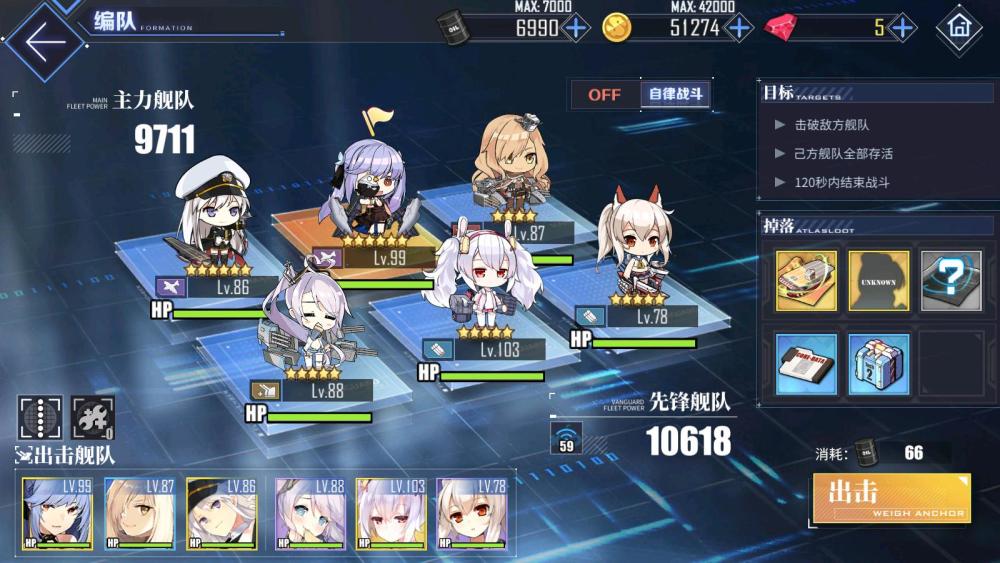Inspect the UNKNOWN silhouette drop item
Image resolution: width=1000 pixels, height=563 pixels.
click(879, 281)
